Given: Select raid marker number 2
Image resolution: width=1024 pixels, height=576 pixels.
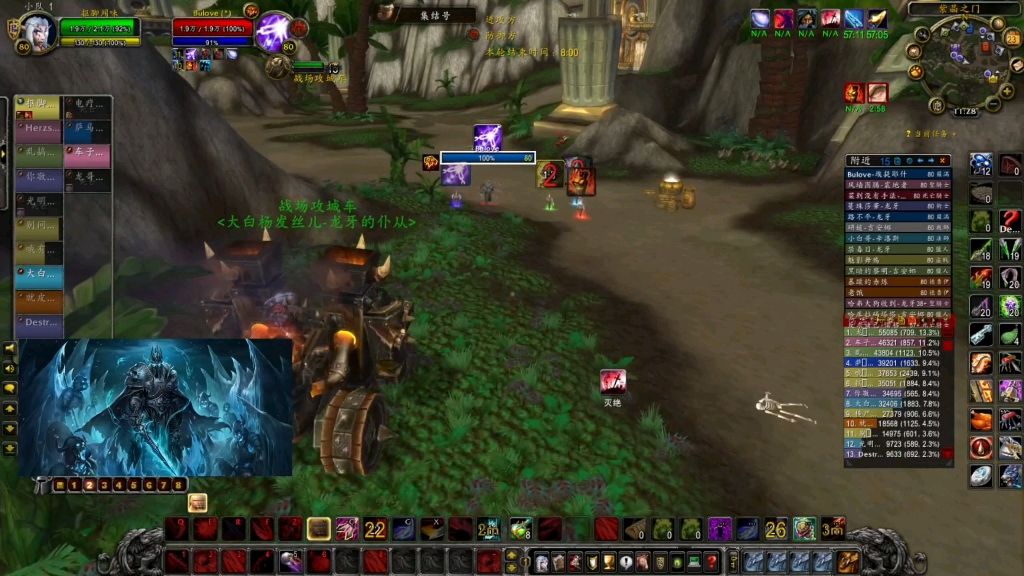Looking at the screenshot, I should click(x=88, y=485).
